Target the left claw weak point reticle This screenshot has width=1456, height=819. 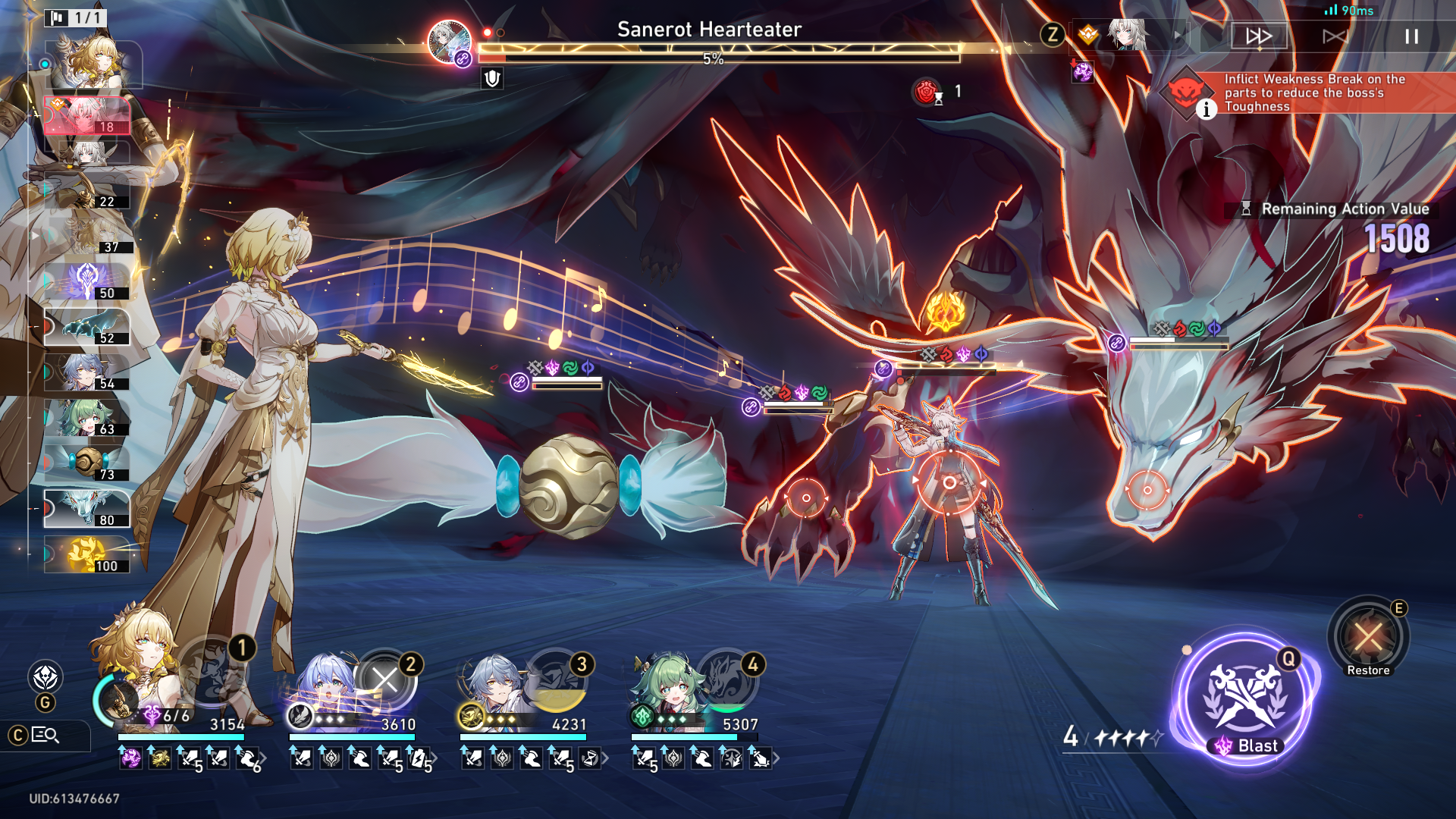point(805,498)
